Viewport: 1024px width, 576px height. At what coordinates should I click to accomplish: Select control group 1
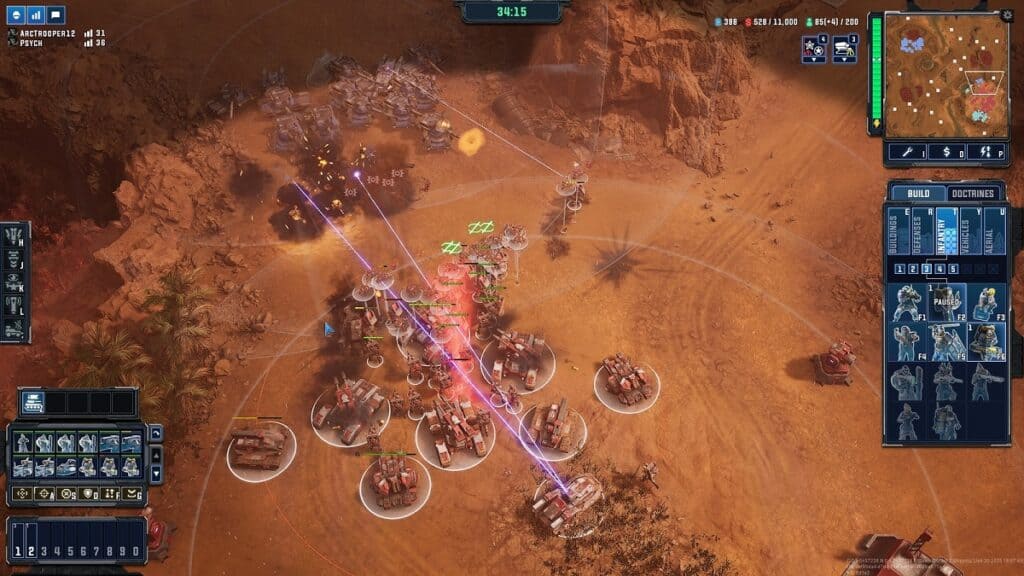pyautogui.click(x=16, y=551)
